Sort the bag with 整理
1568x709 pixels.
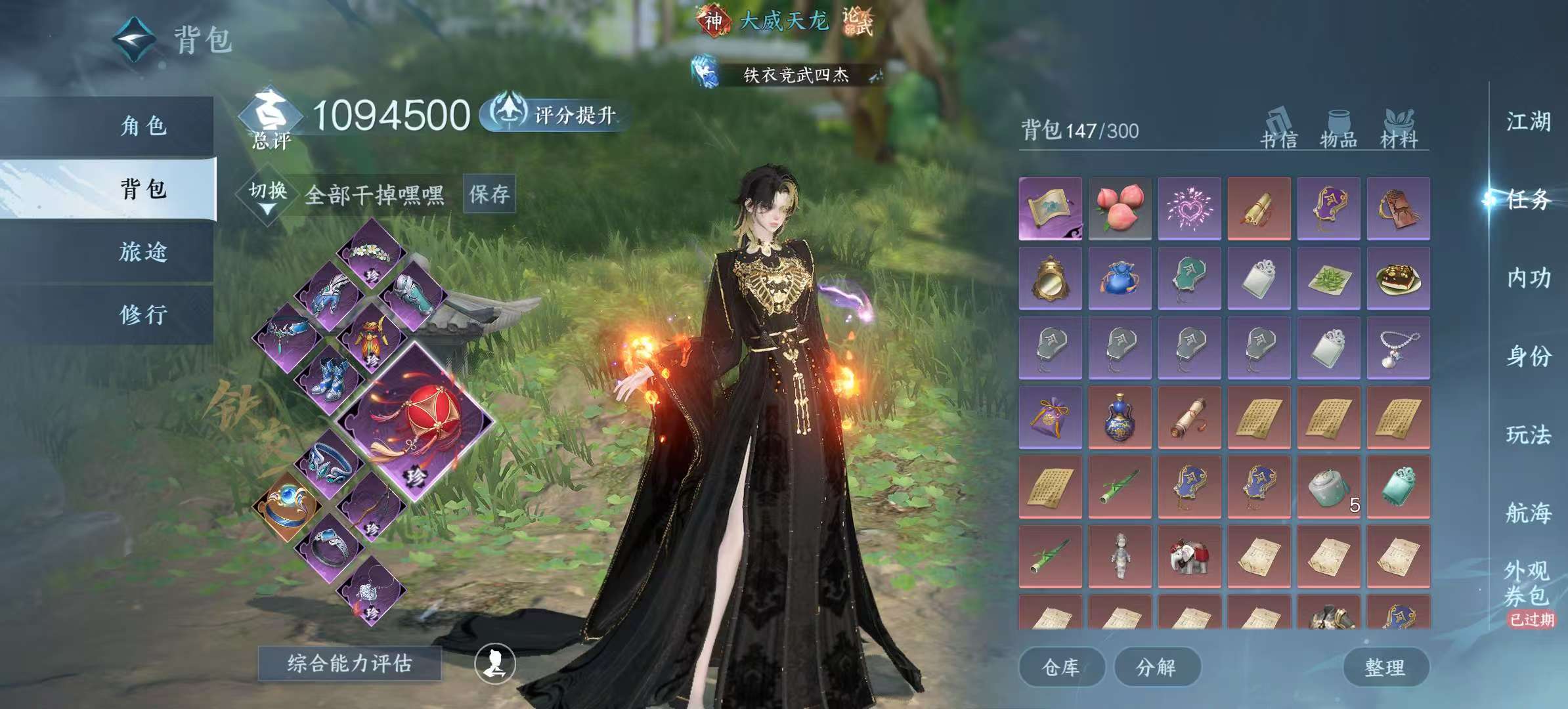pos(1385,668)
